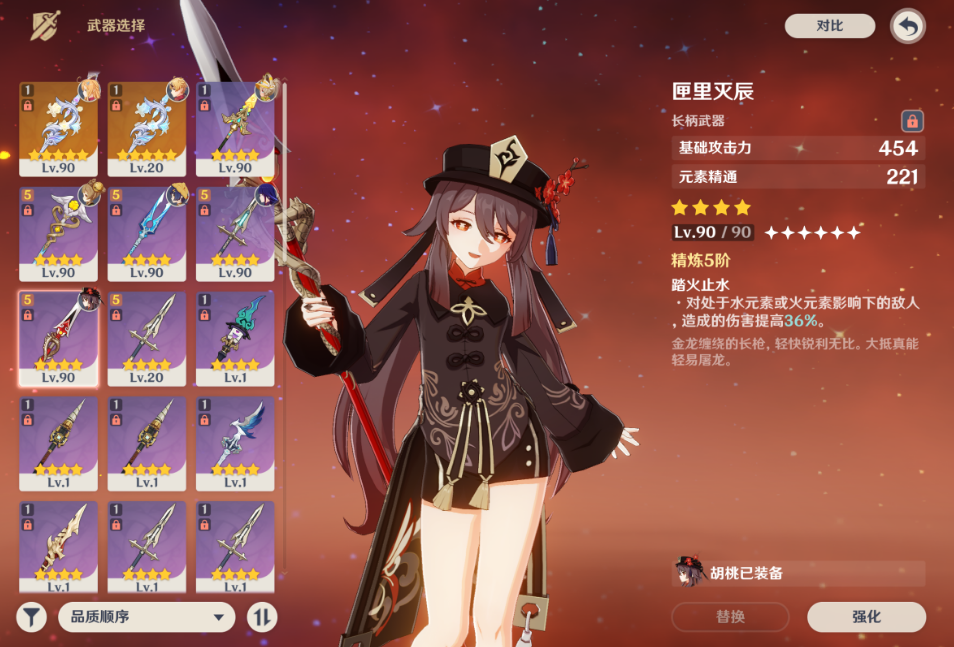The width and height of the screenshot is (954, 647).
Task: Open the 对比 compare view
Action: coord(829,26)
